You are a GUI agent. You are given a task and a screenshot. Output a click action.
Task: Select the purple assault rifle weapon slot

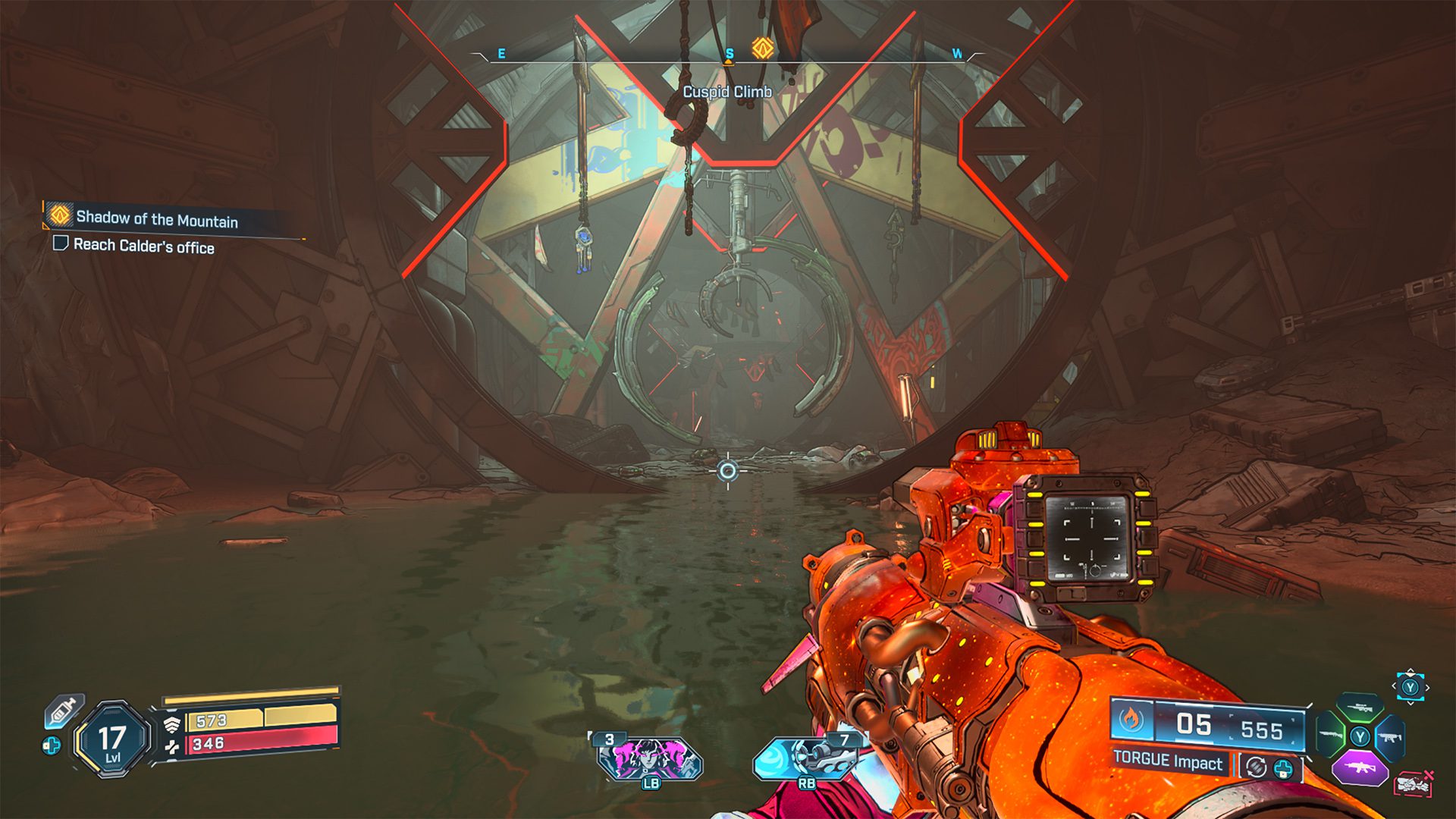1360,767
